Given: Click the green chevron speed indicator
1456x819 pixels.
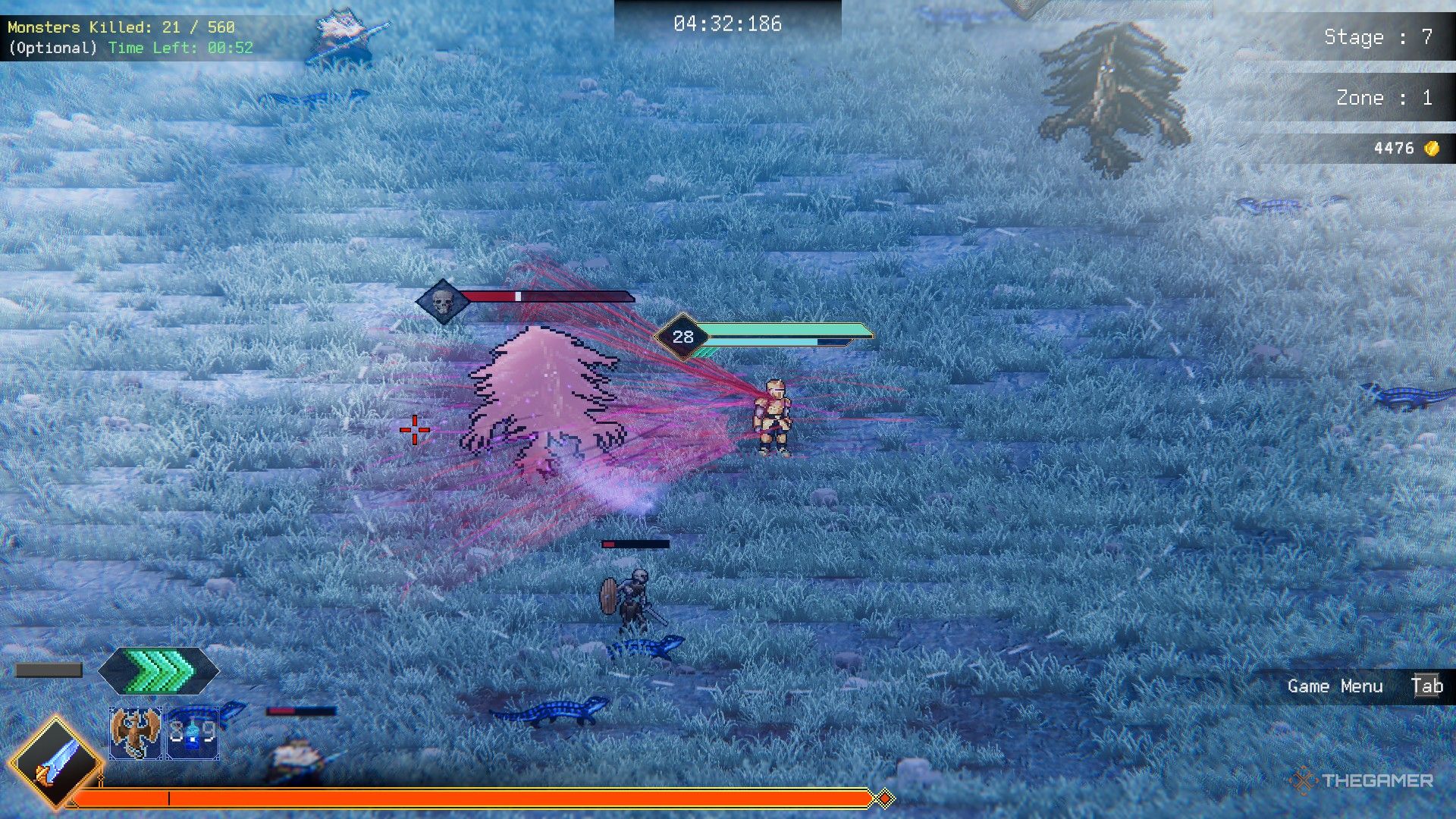Looking at the screenshot, I should click(157, 670).
